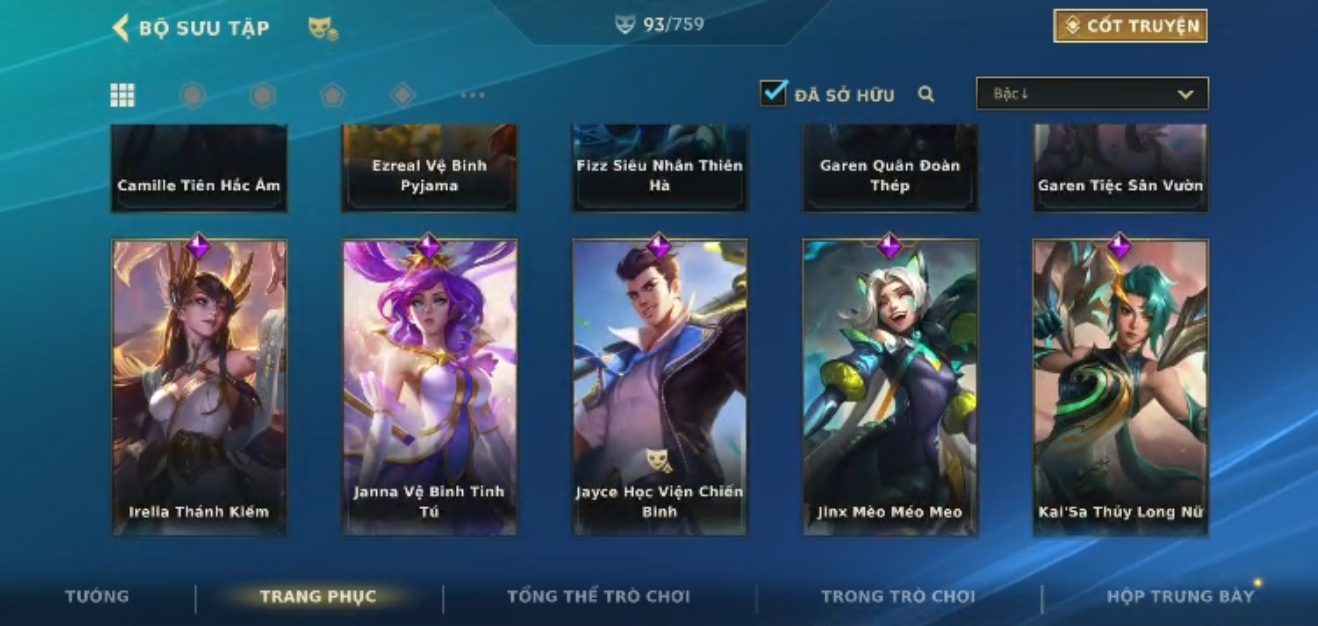Select Janna Vệ Binh Tinh Tú skin
Viewport: 1318px width, 626px height.
(x=429, y=387)
